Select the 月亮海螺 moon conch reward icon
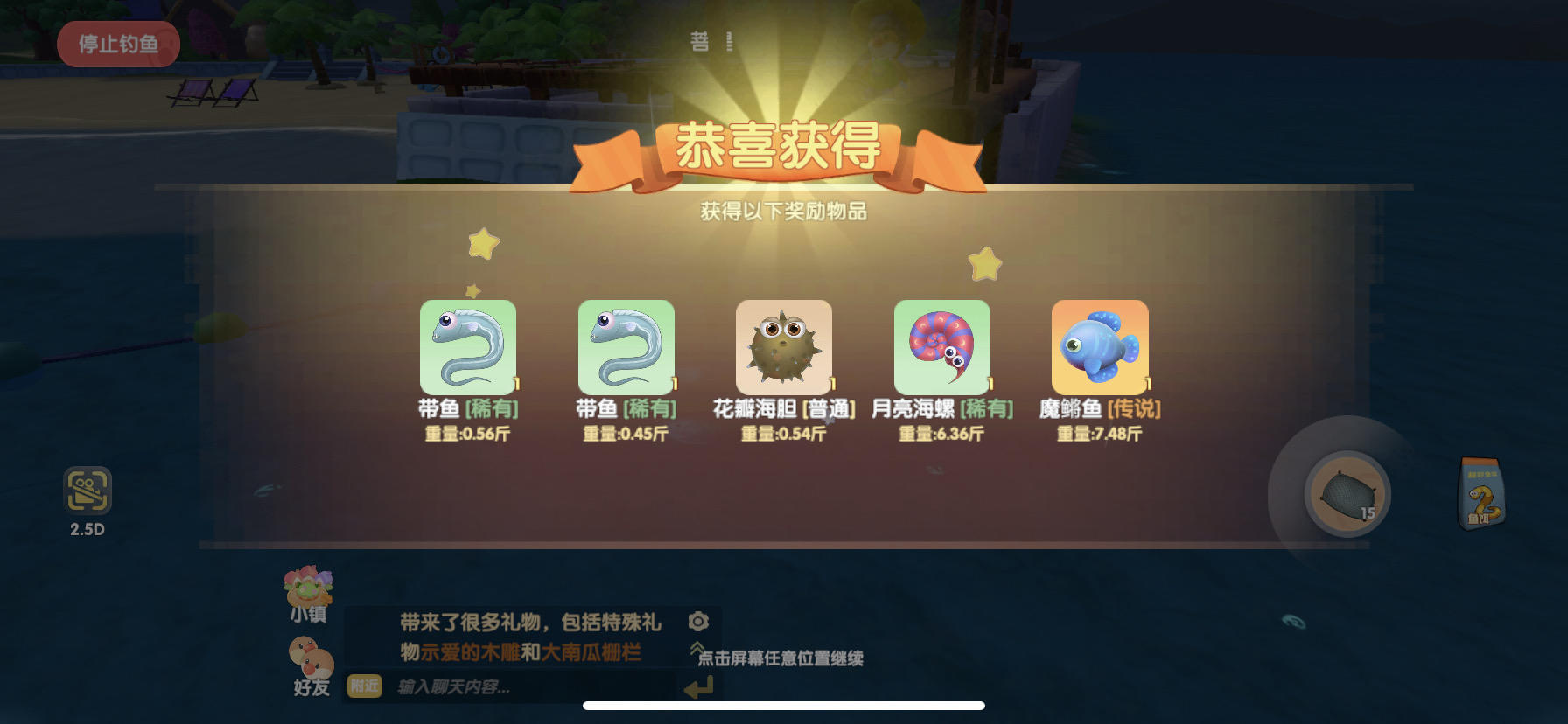 click(941, 346)
